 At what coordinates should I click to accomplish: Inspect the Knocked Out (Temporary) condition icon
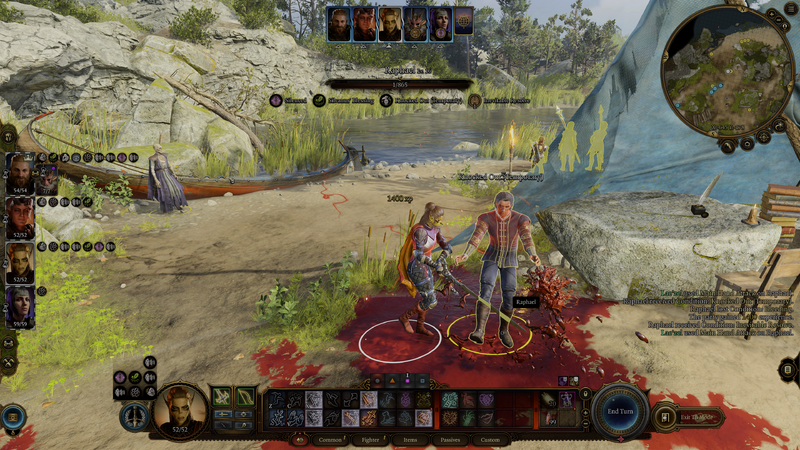coord(386,101)
